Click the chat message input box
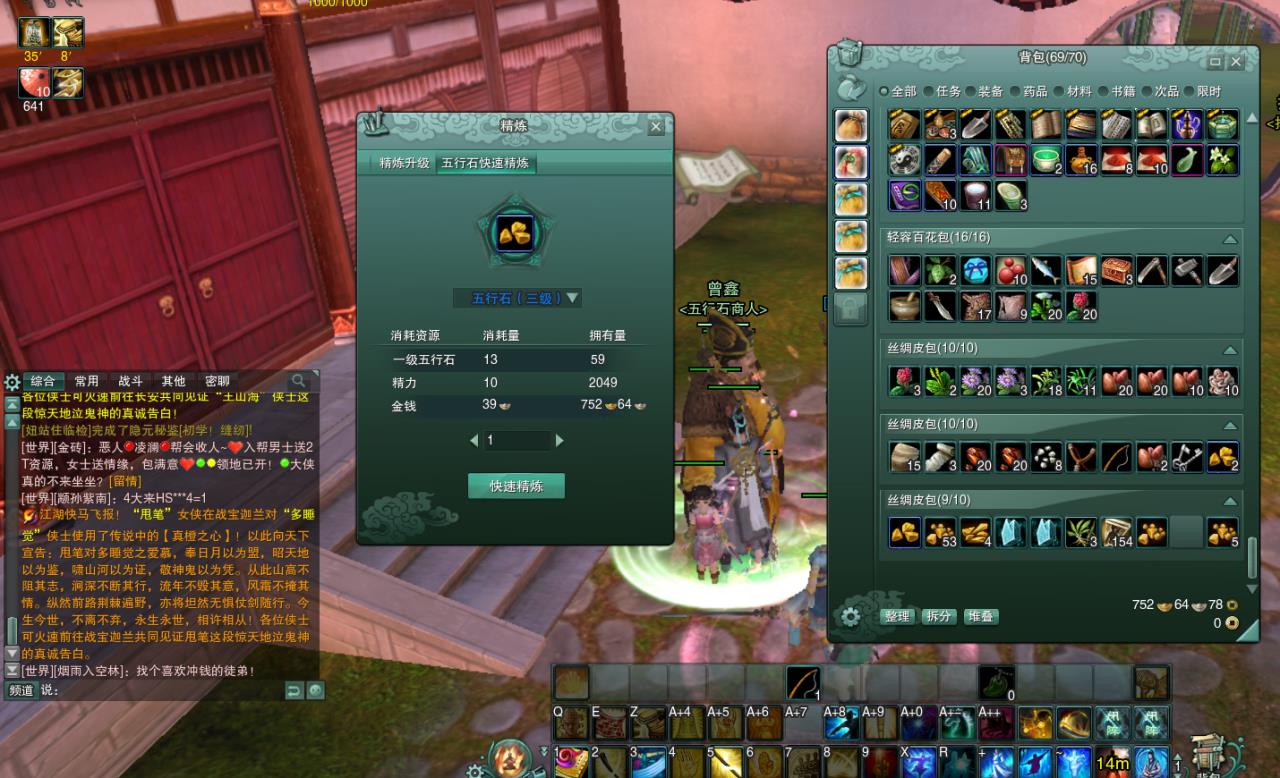The image size is (1280, 778). (x=160, y=690)
